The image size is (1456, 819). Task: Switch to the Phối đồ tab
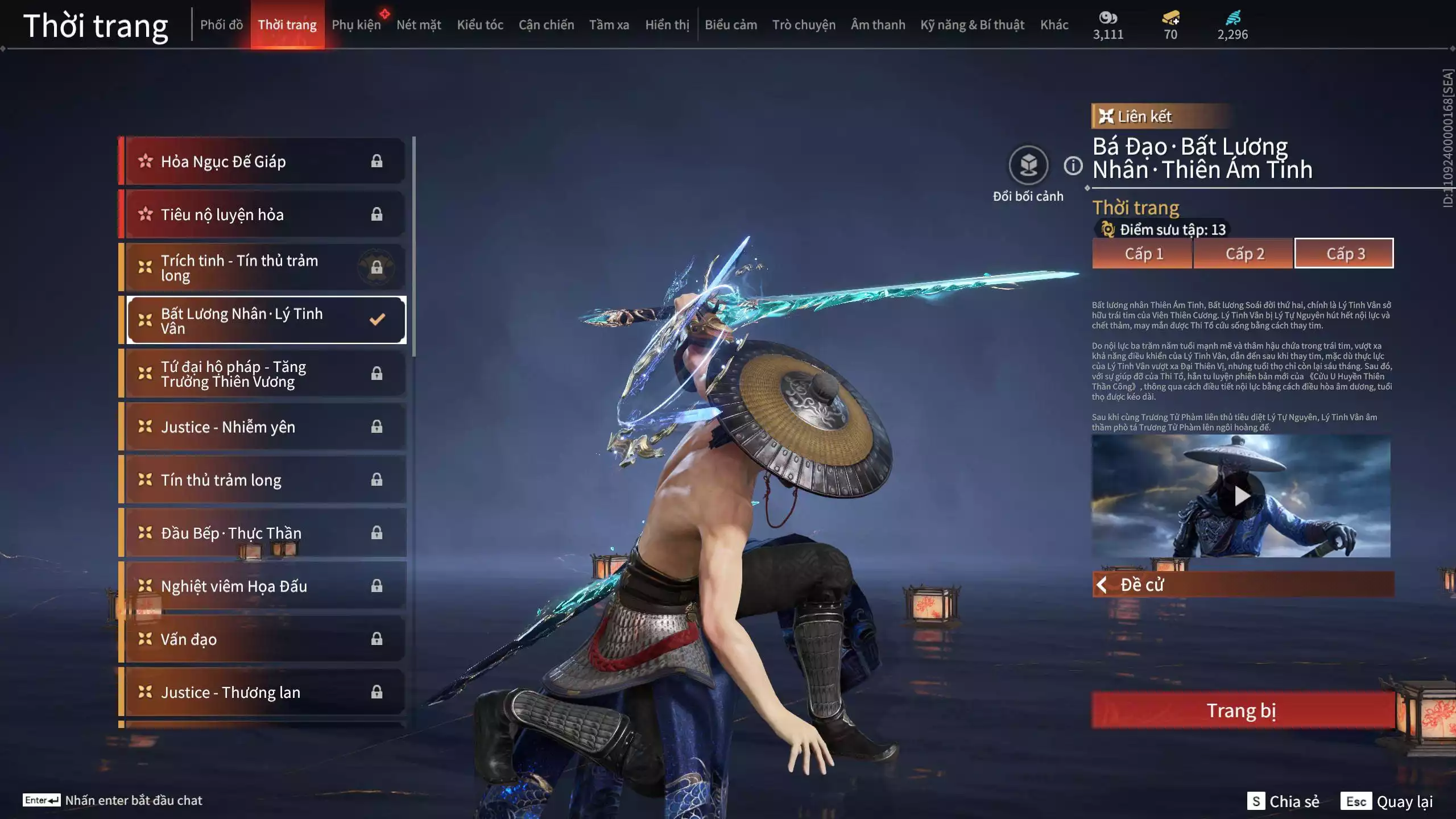(221, 25)
